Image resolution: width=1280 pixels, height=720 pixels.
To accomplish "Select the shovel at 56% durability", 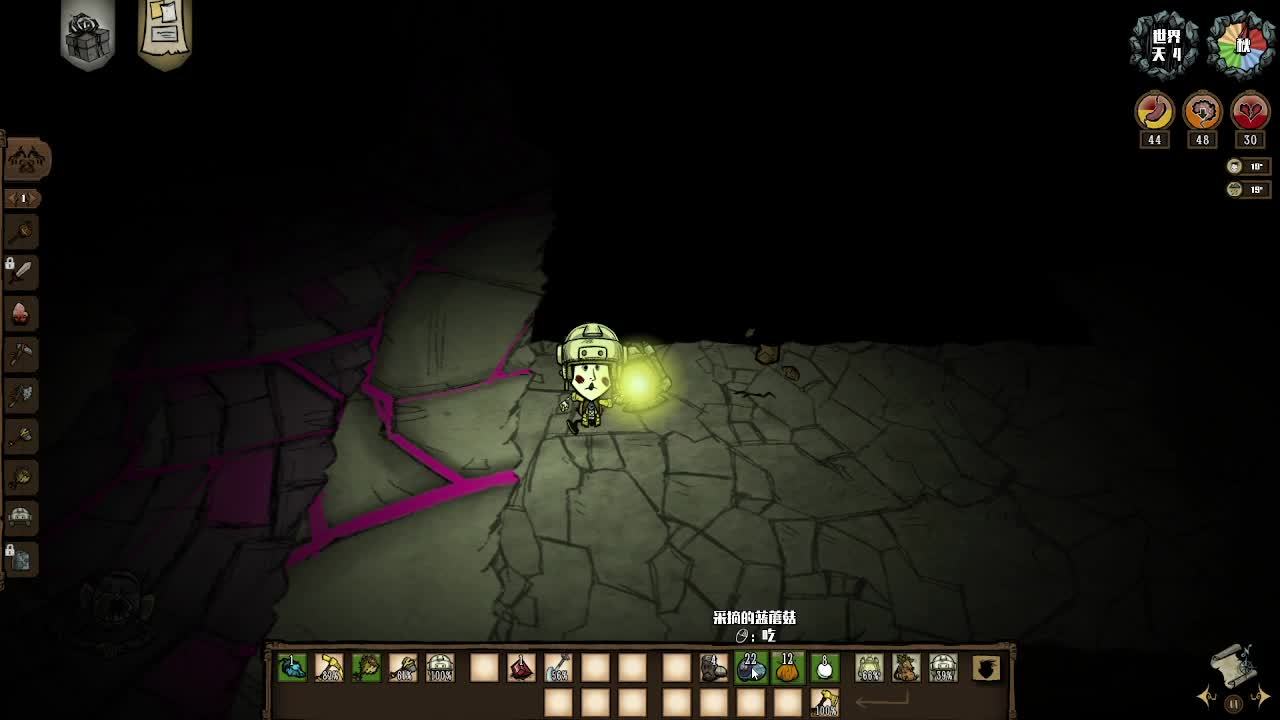I will point(558,668).
